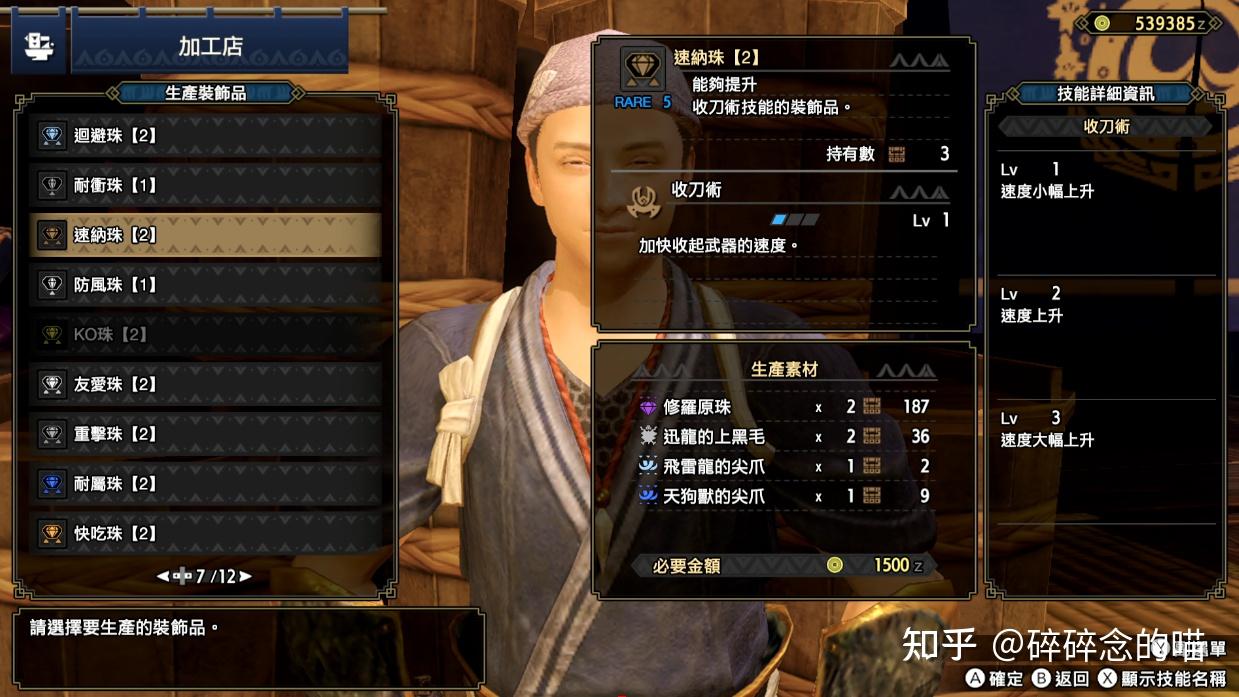Pick 防風珠【1】 decoration
The height and width of the screenshot is (697, 1239).
point(205,285)
